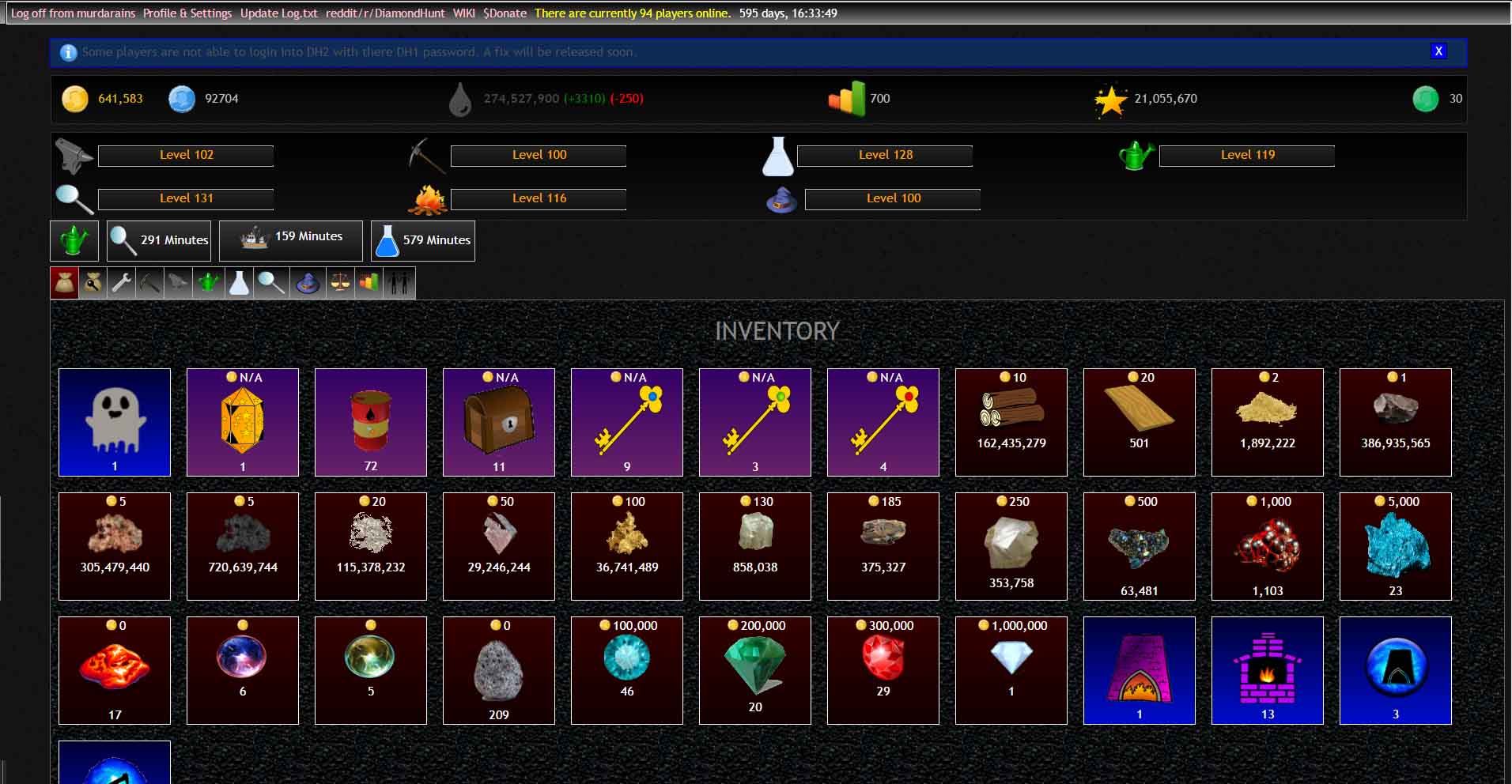Viewport: 1512px width, 784px height.
Task: Open the flask brewing tab
Action: point(239,282)
